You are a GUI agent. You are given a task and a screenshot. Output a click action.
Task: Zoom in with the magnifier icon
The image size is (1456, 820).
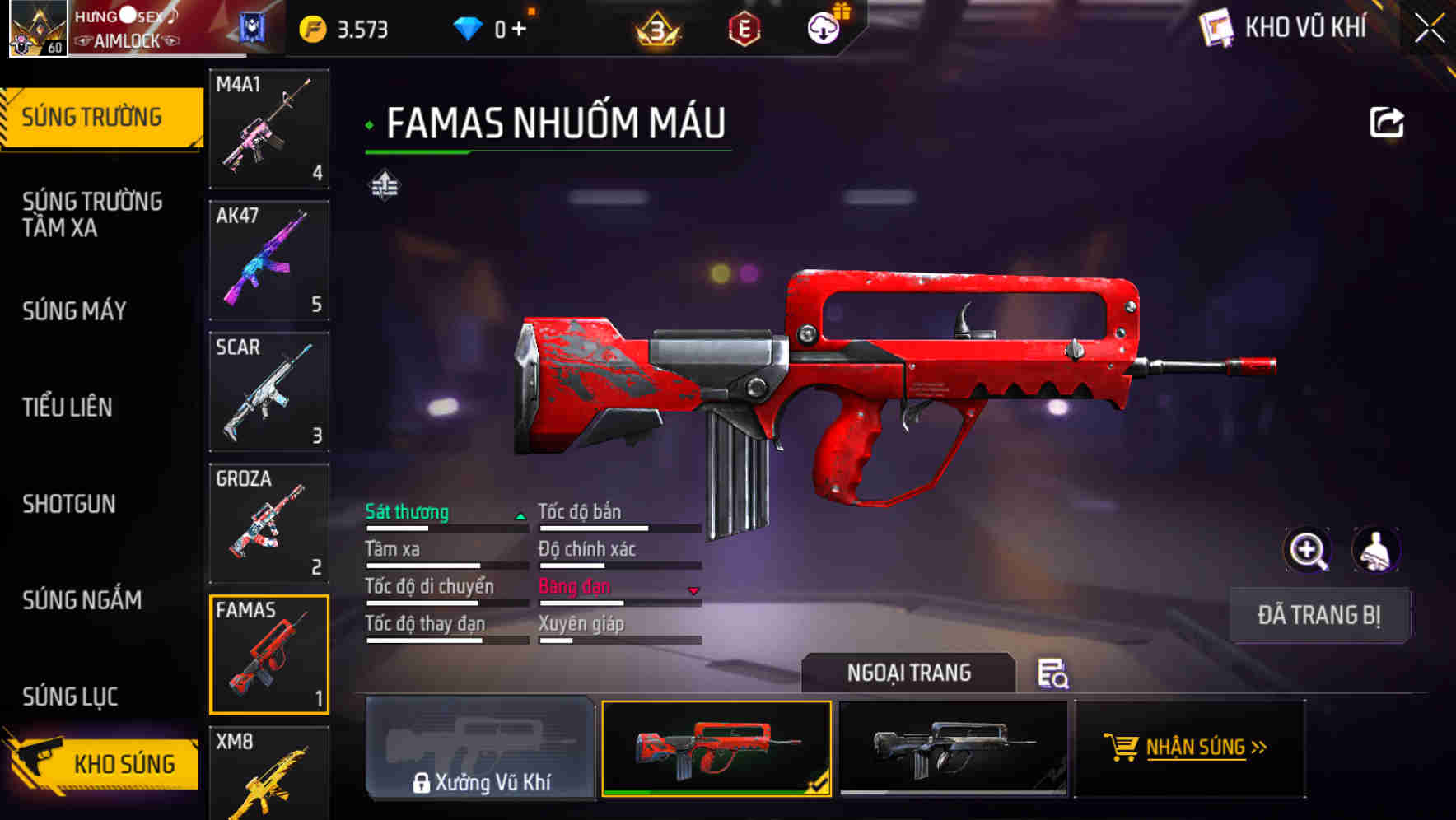click(x=1307, y=550)
